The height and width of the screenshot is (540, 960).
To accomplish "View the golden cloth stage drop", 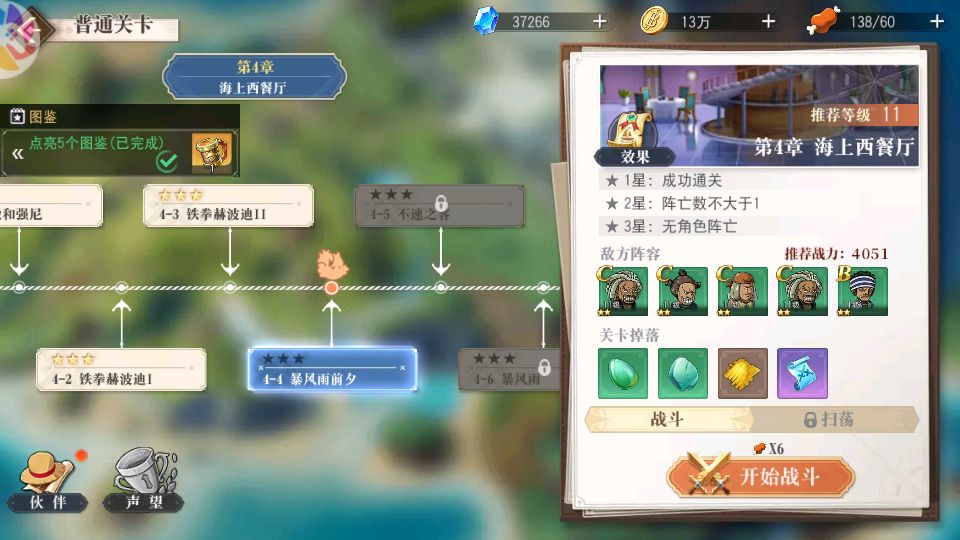I will (x=742, y=373).
